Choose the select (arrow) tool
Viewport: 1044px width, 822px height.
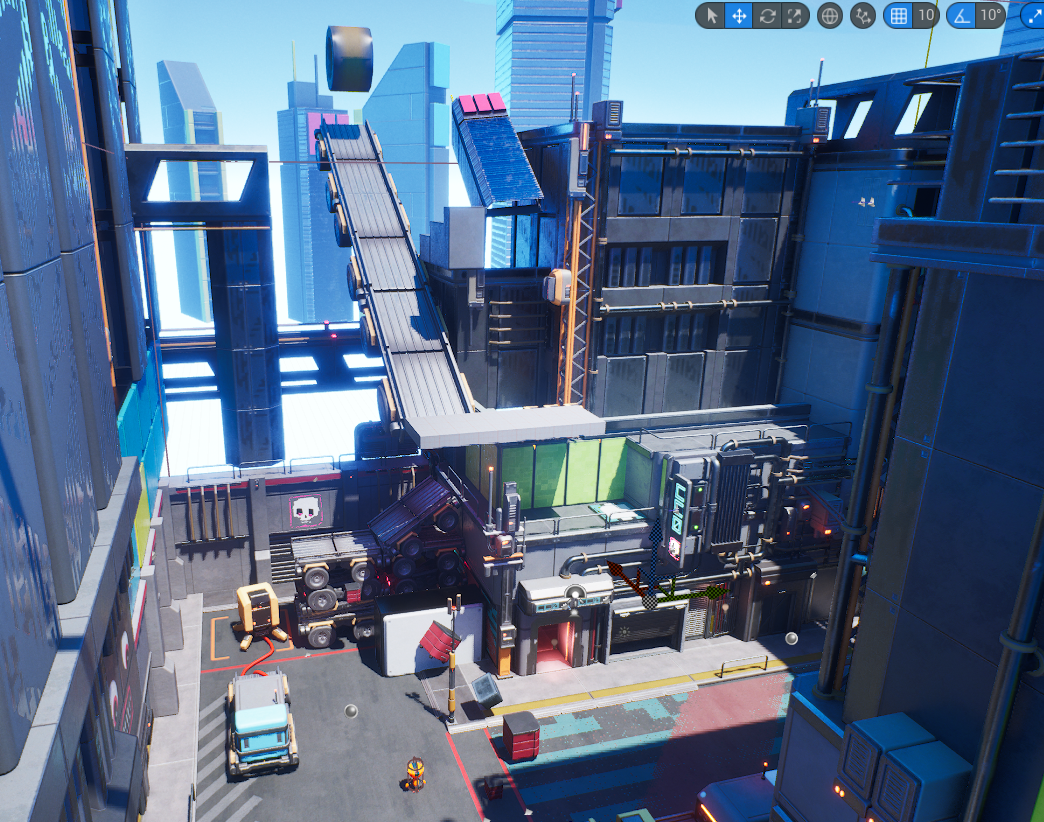[x=711, y=15]
